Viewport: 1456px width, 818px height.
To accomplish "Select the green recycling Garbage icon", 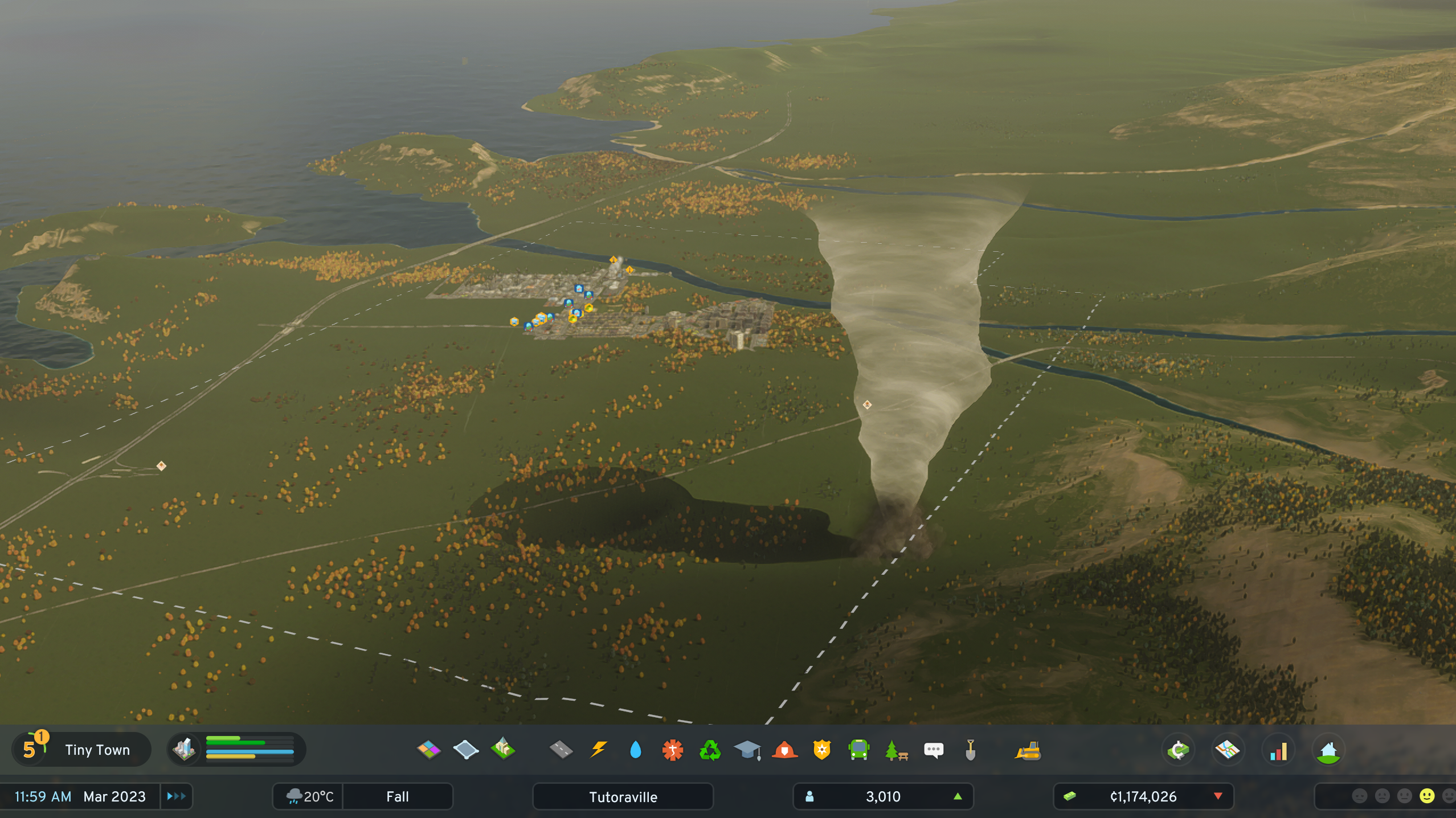I will point(710,750).
